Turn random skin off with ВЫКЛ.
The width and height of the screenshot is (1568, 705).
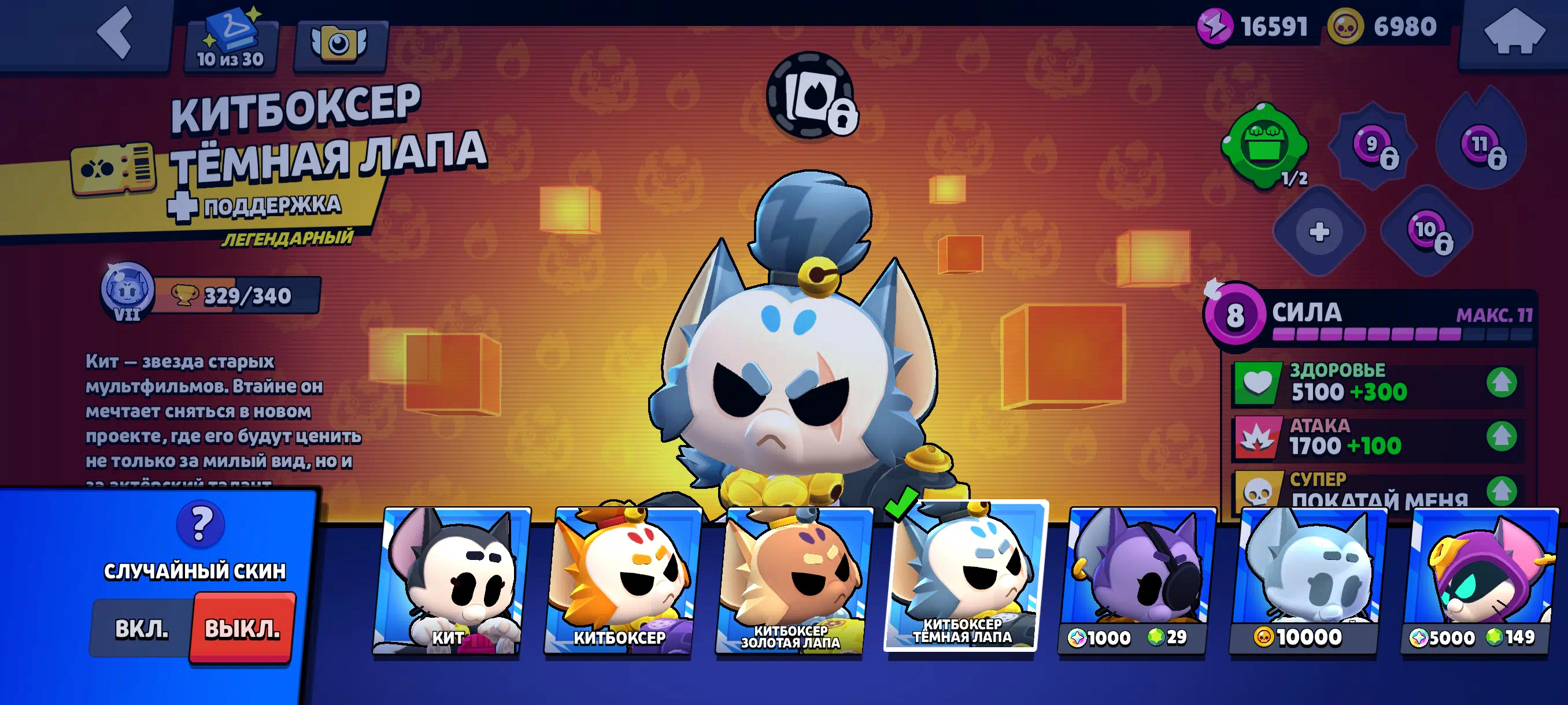point(242,628)
